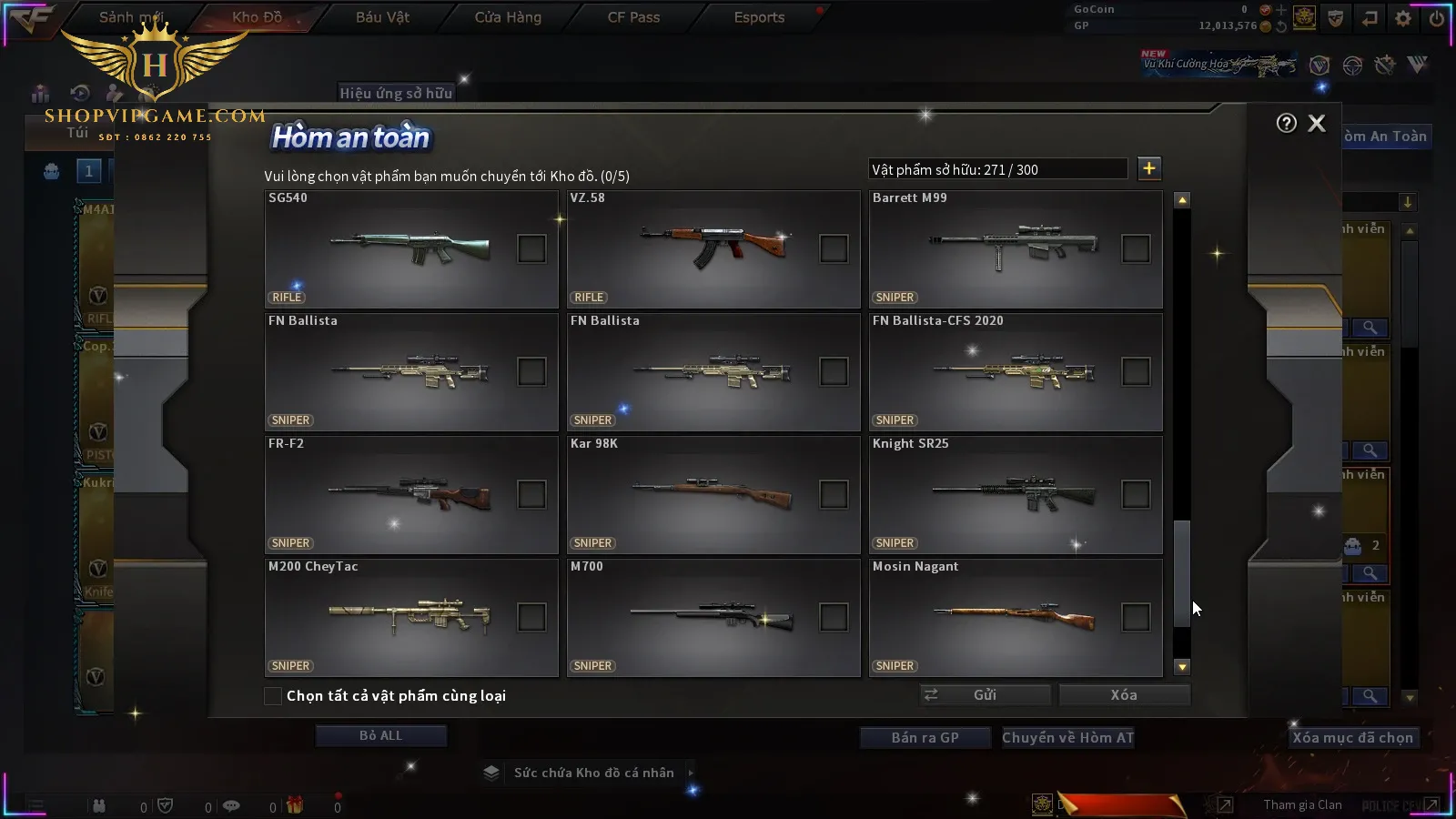Open the settings gear icon
Viewport: 1456px width, 819px height.
pos(1403,18)
